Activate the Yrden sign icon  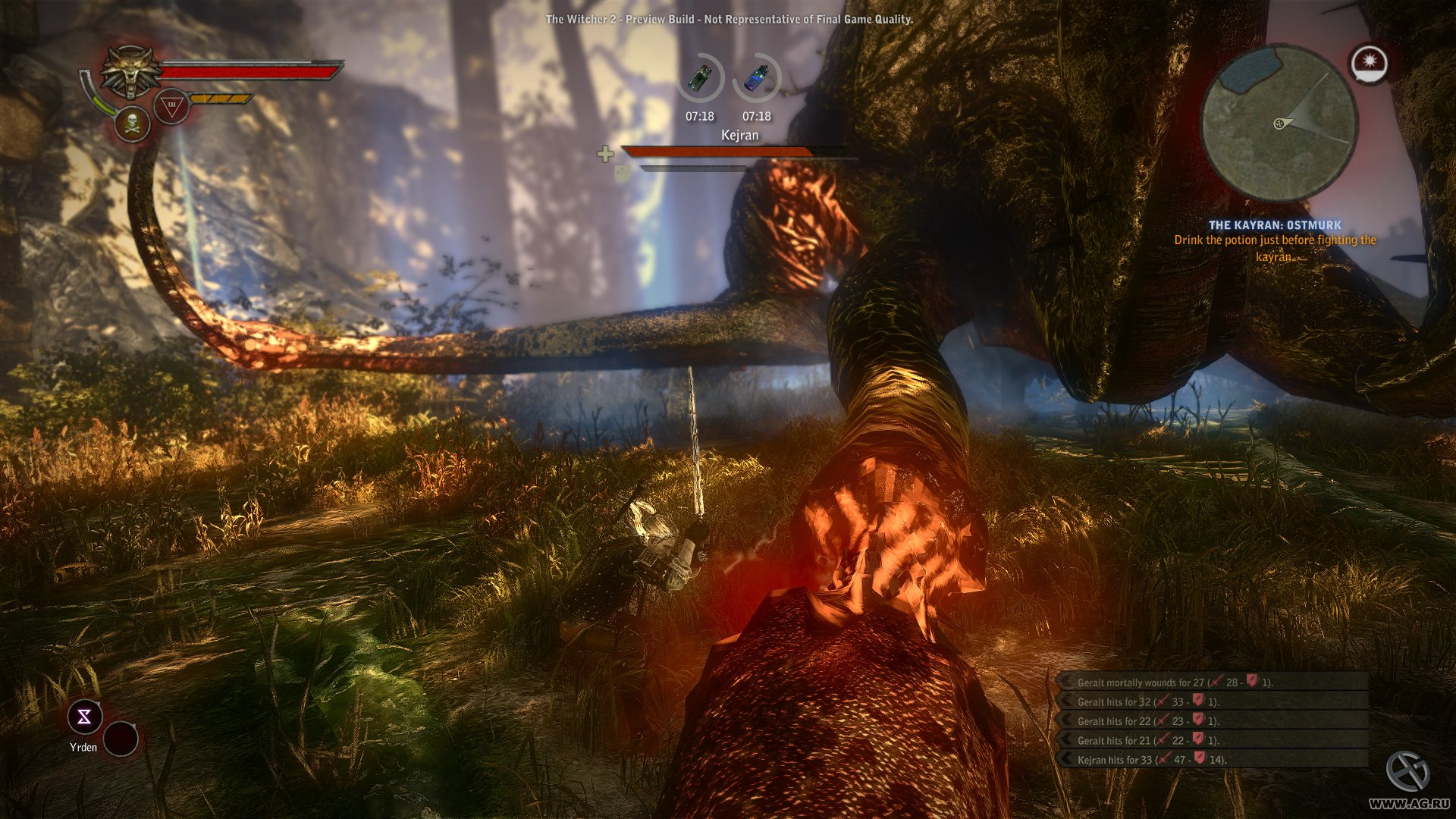click(x=84, y=717)
